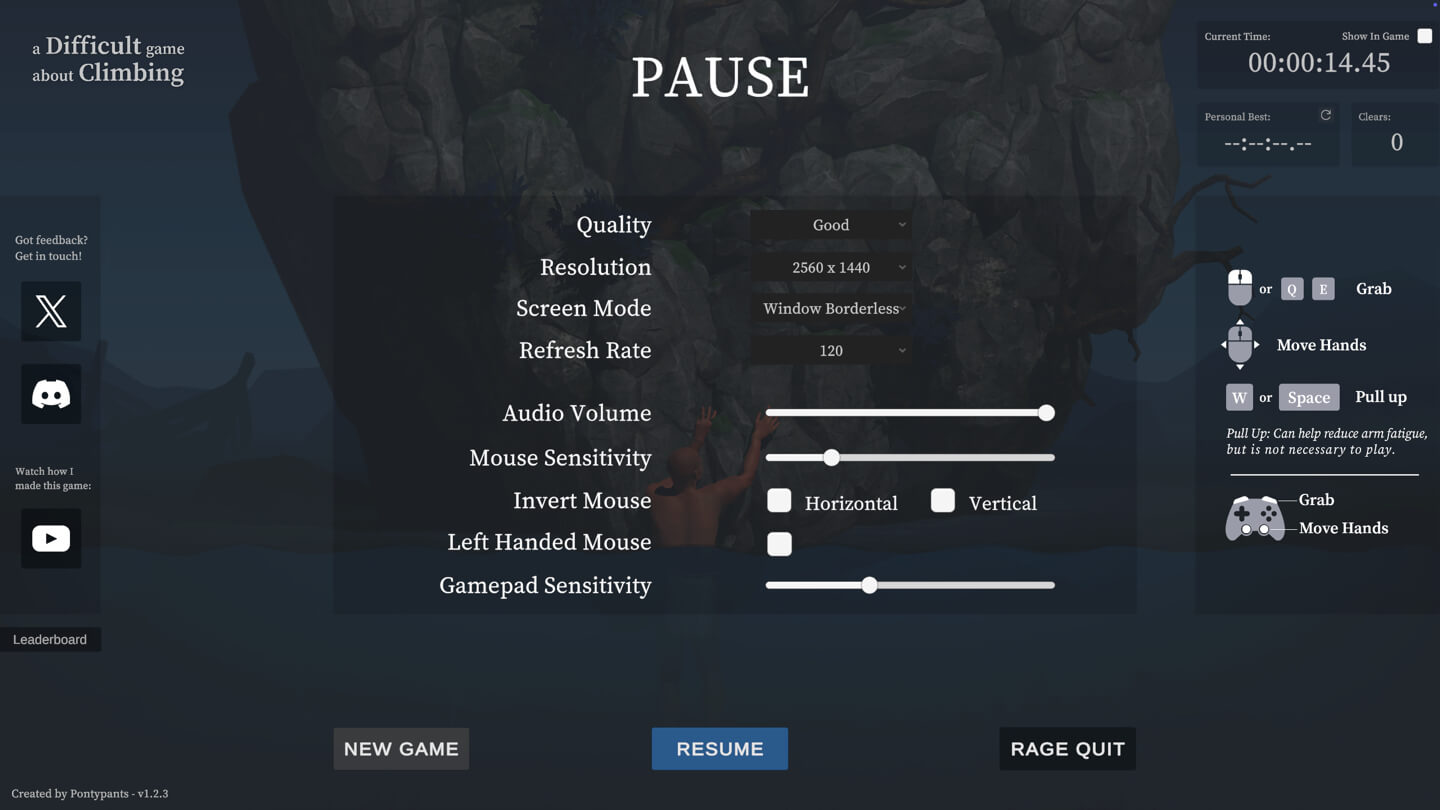Open the Resolution dropdown
This screenshot has width=1440, height=810.
(x=831, y=267)
